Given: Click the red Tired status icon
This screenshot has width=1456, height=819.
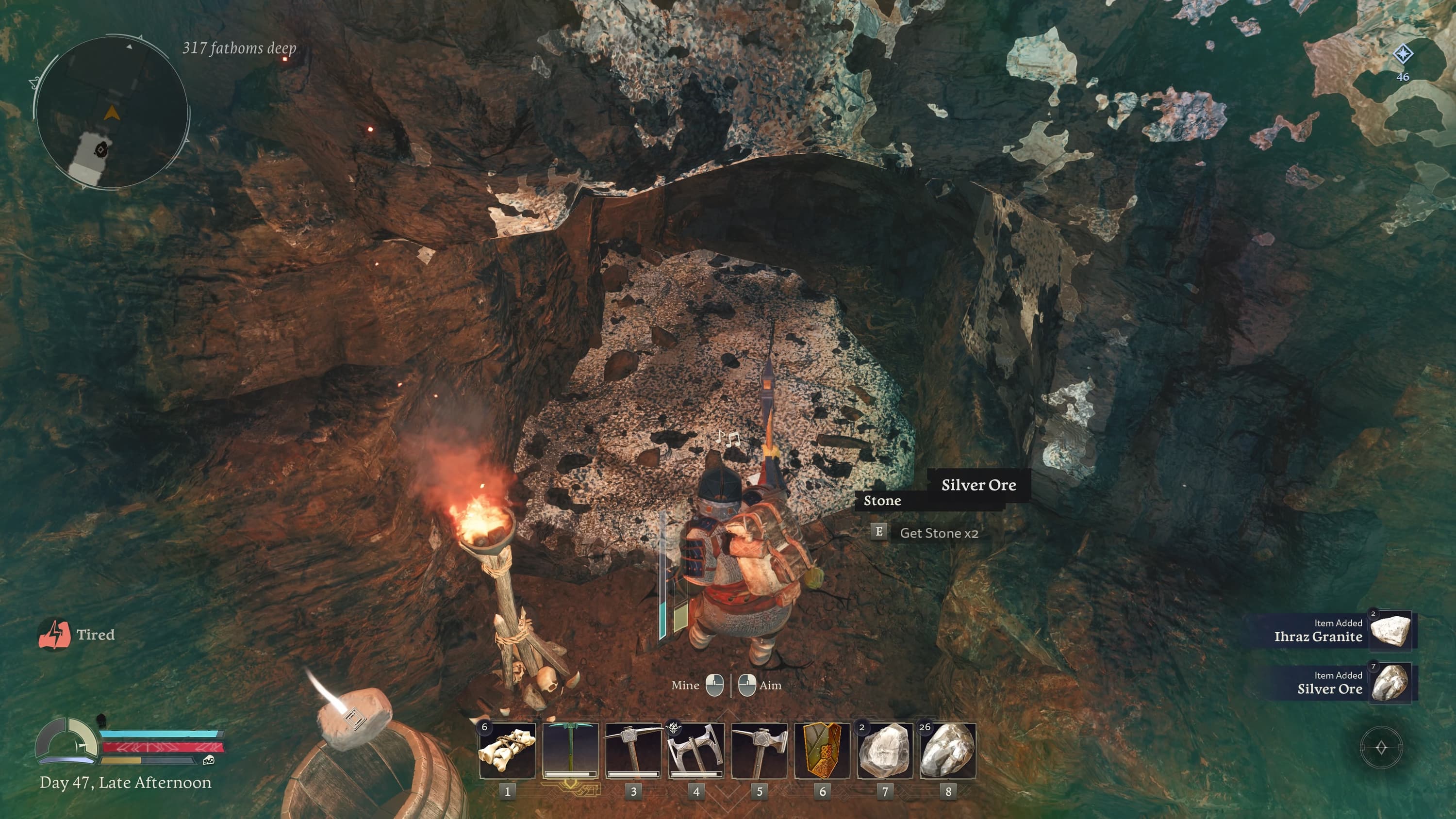Looking at the screenshot, I should [x=54, y=634].
